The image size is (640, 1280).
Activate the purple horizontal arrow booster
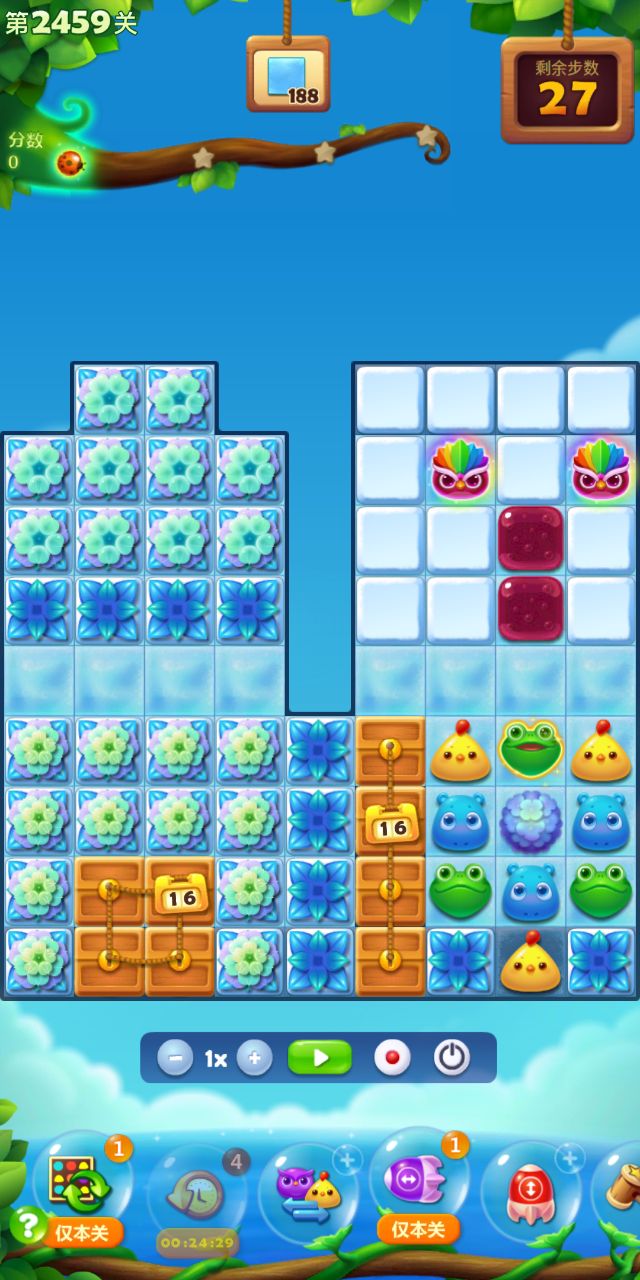418,1183
